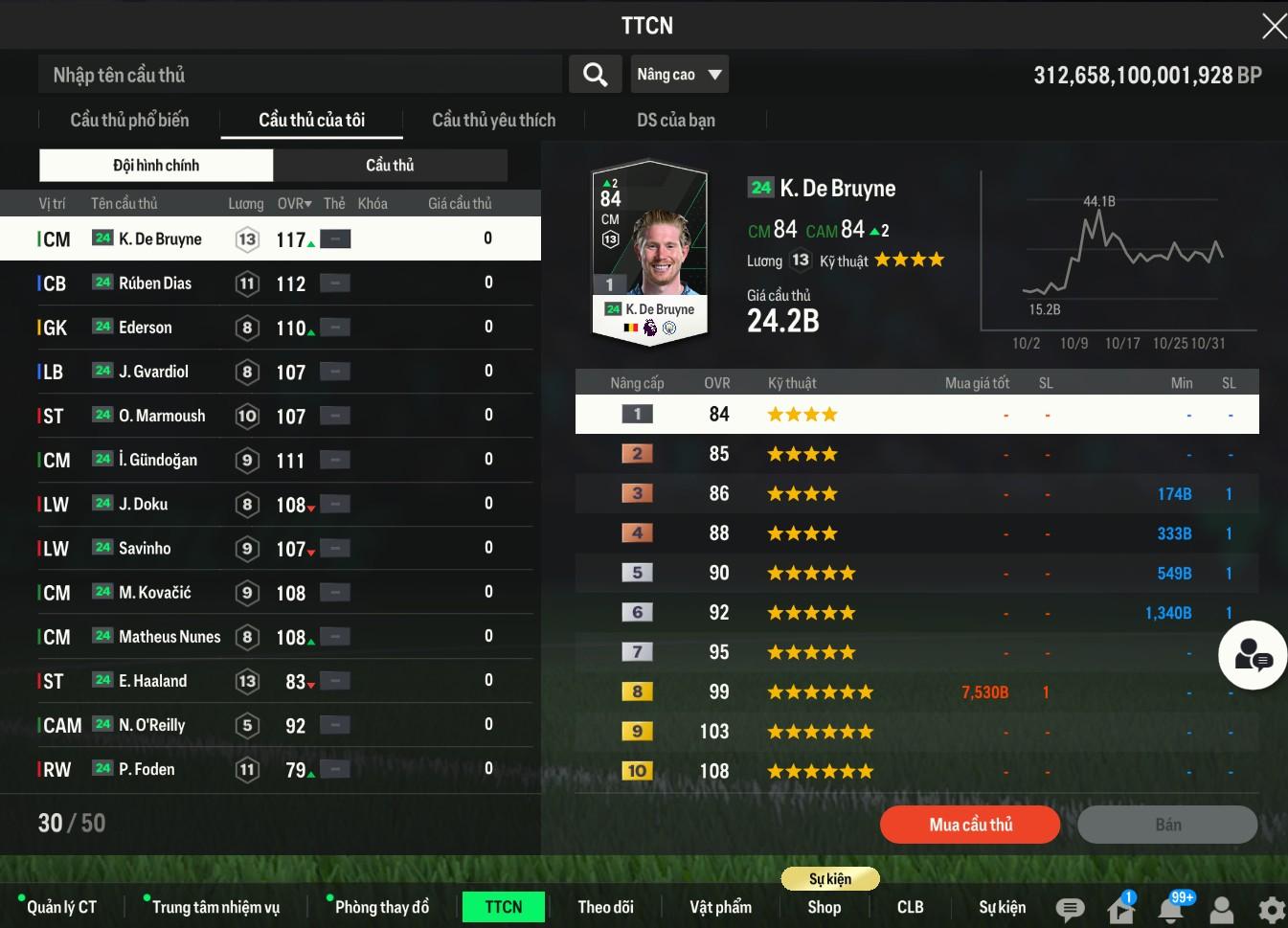Close the TTCN window

click(x=1273, y=26)
